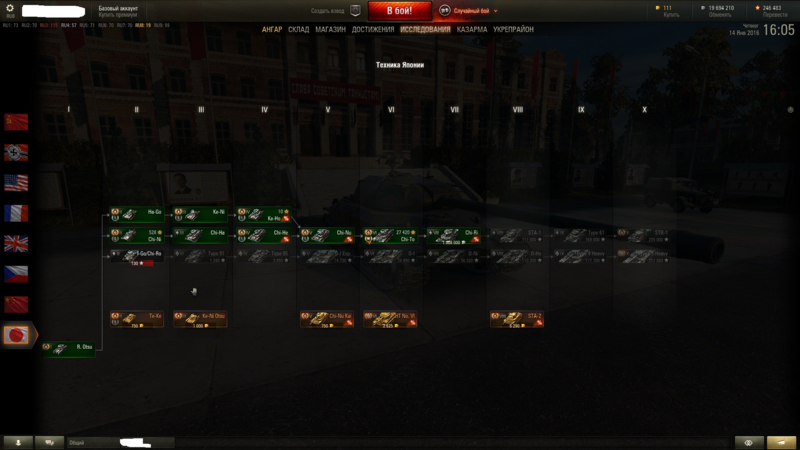Switch to the UK nation flag

click(x=16, y=243)
